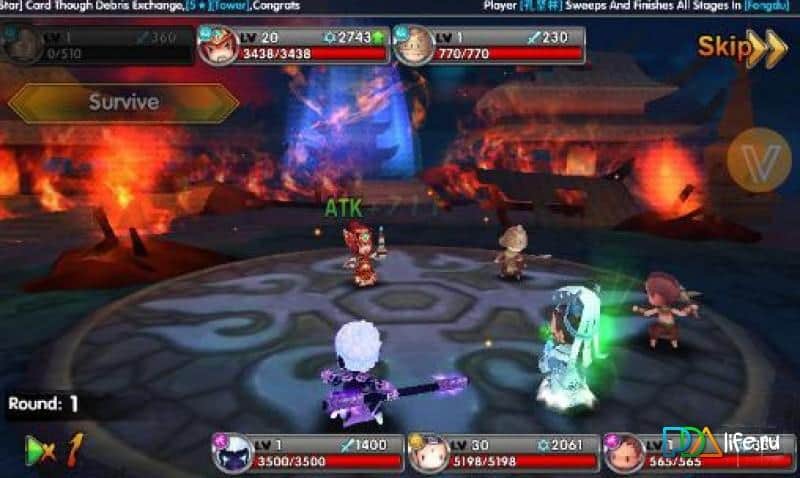Choose the white-haired hero portrait with 3500 HP

coord(233,454)
